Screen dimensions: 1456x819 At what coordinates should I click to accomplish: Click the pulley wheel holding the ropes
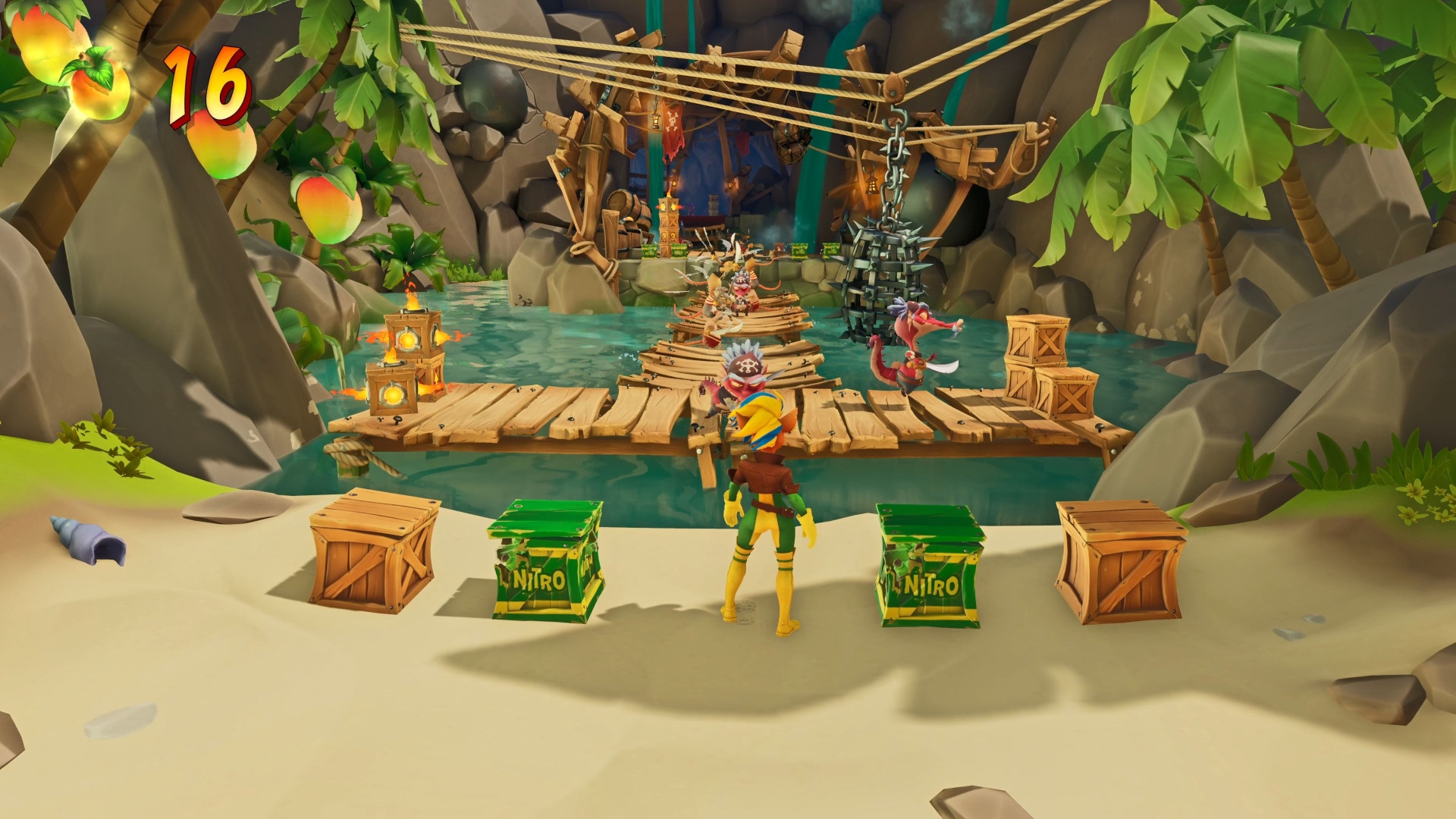pyautogui.click(x=893, y=89)
